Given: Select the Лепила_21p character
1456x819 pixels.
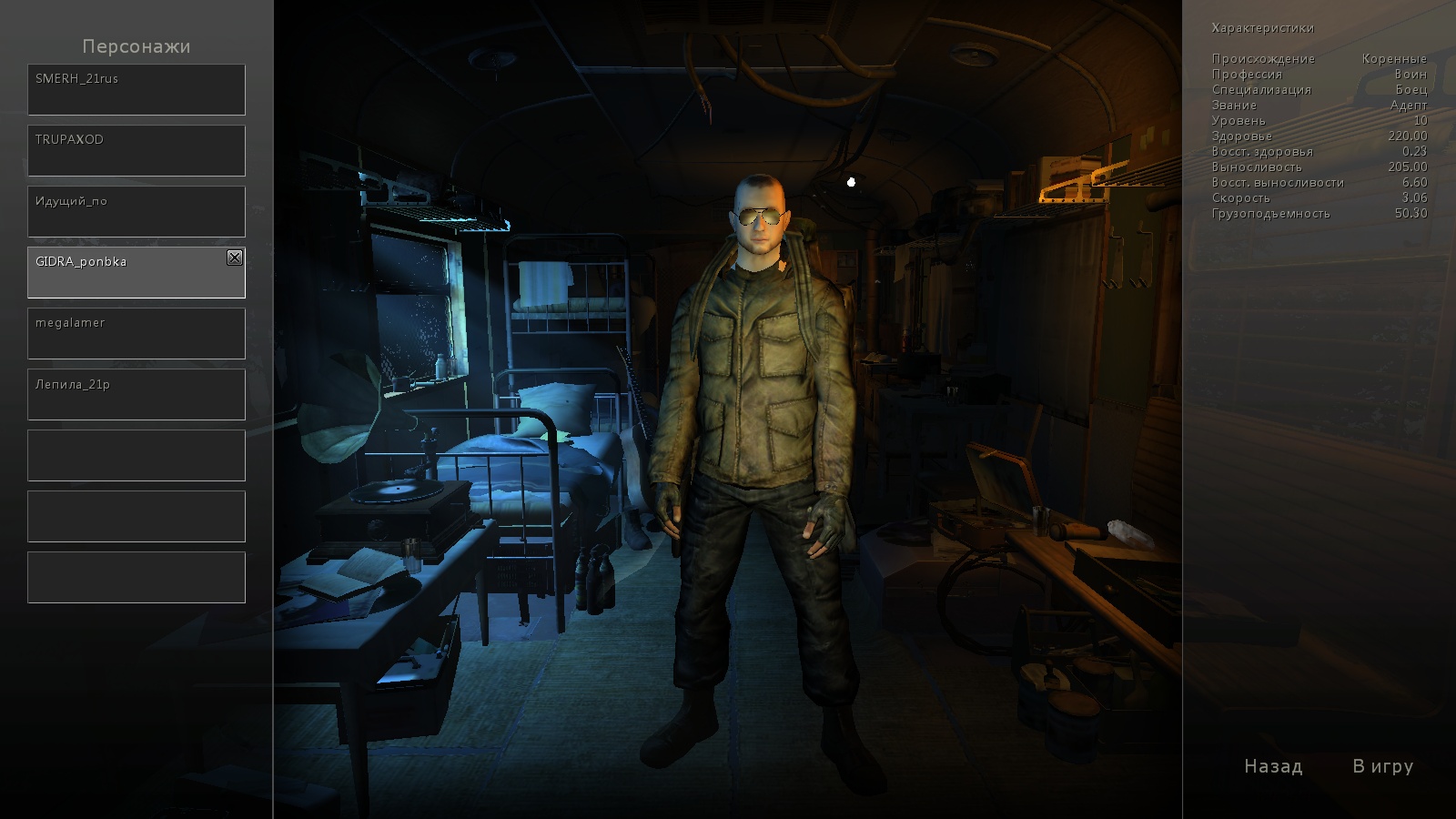Looking at the screenshot, I should [x=136, y=394].
